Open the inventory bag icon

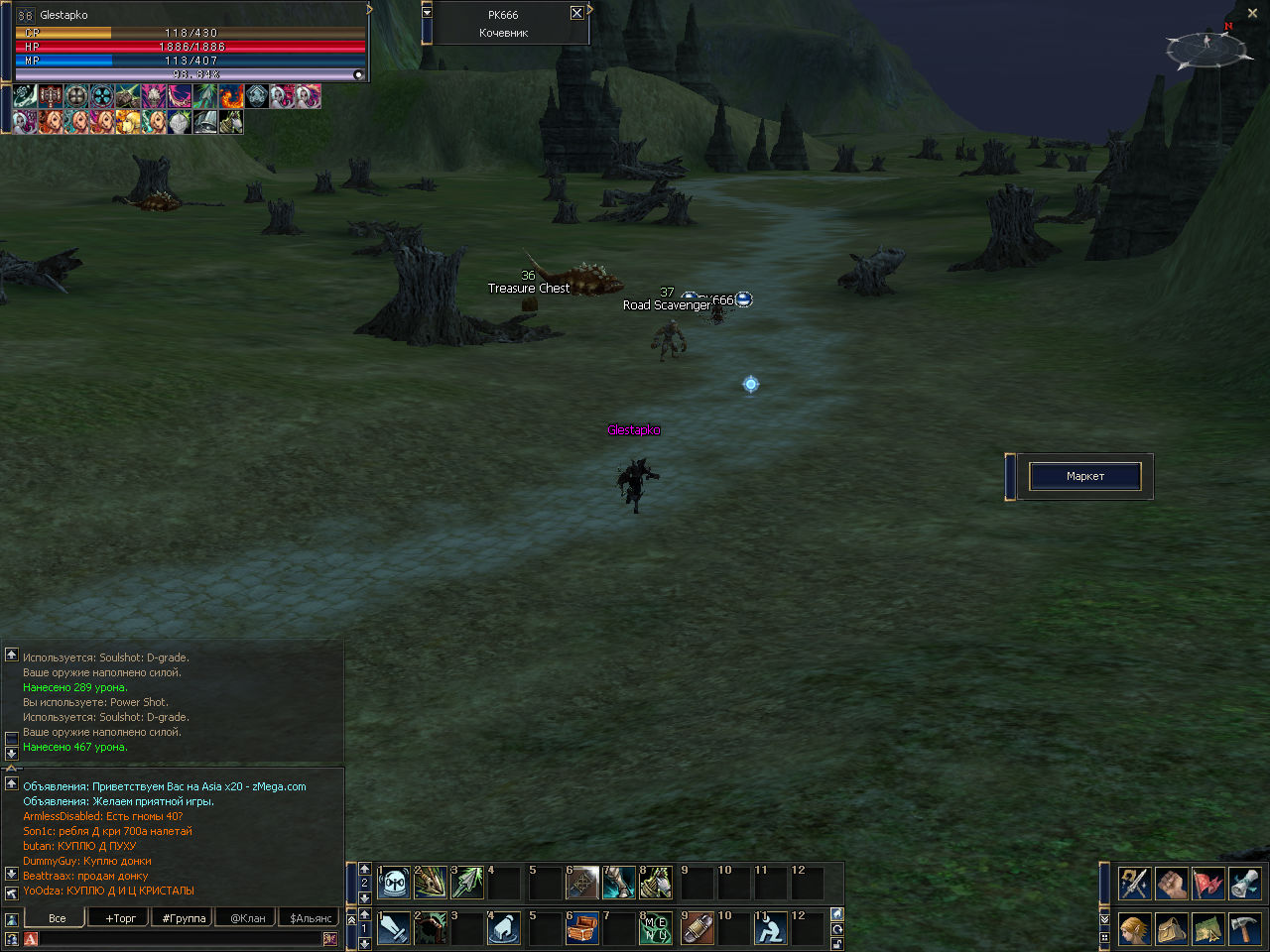click(1172, 929)
